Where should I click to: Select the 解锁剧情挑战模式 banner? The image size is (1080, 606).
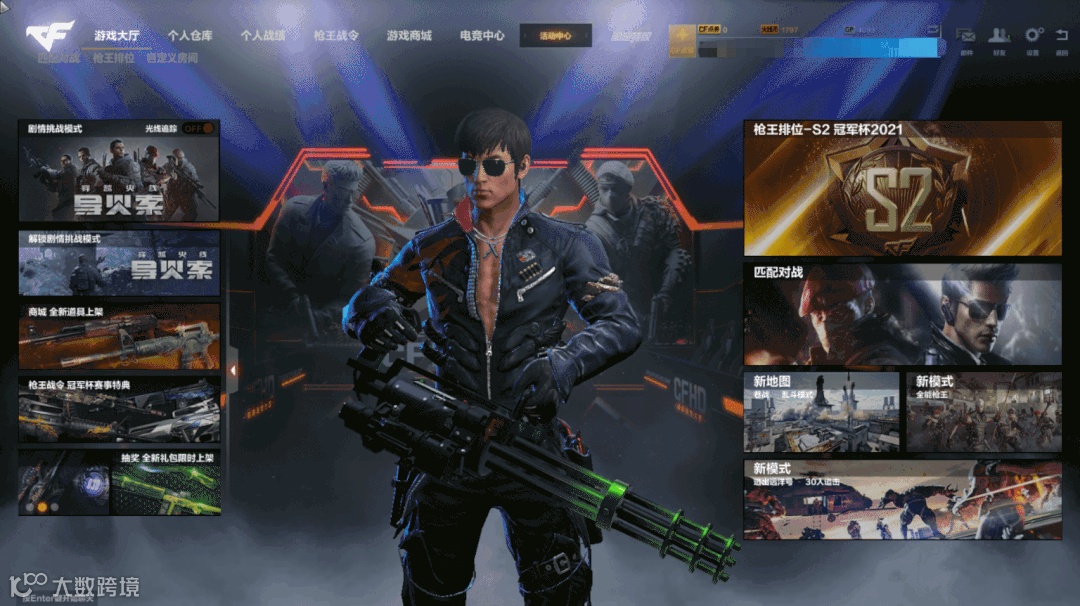pyautogui.click(x=118, y=265)
